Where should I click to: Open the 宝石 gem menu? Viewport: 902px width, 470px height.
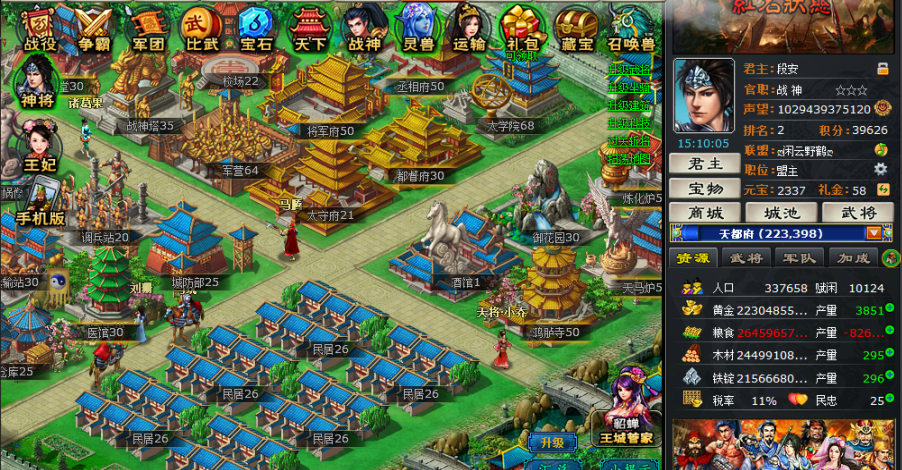[255, 27]
